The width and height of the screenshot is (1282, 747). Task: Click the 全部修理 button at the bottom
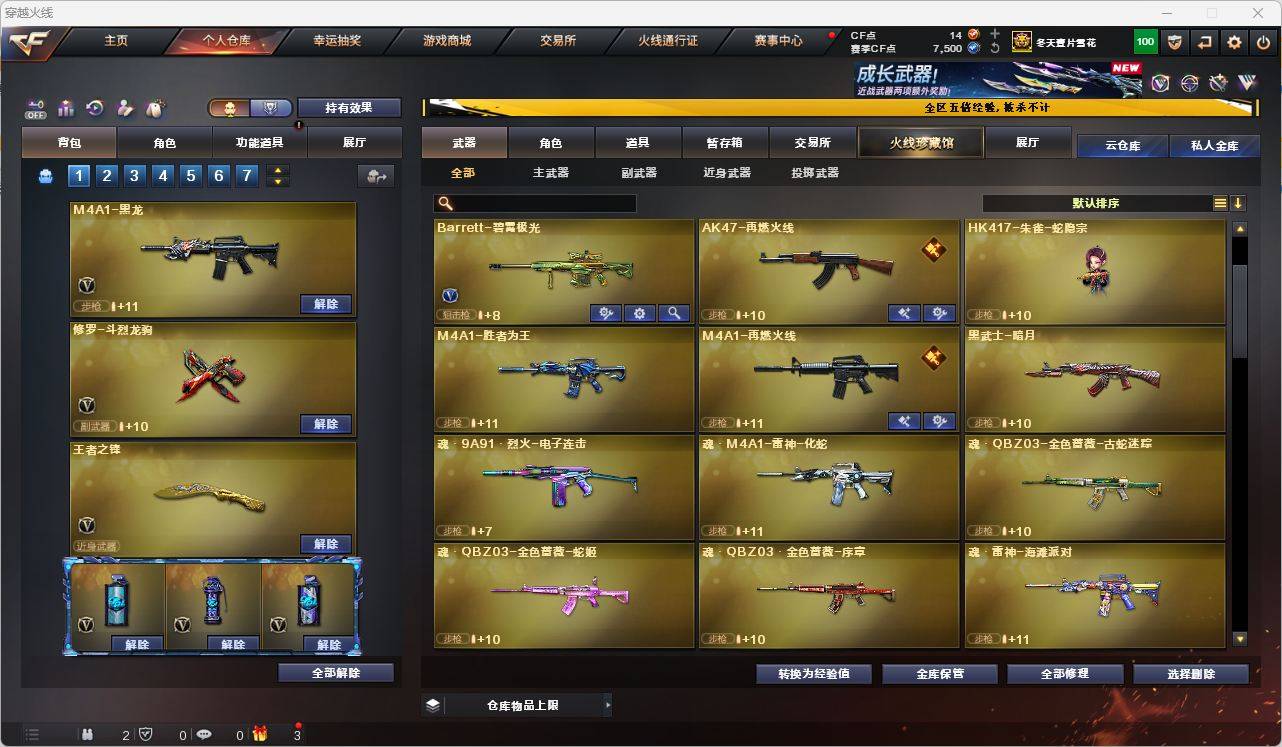(x=1064, y=673)
